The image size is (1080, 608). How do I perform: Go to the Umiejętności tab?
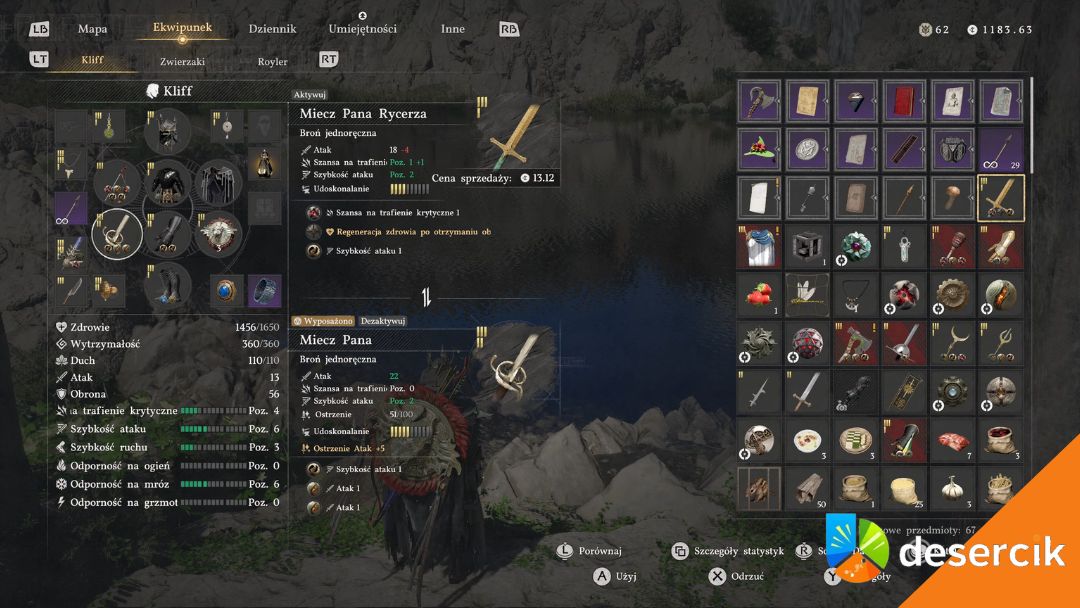tap(362, 29)
